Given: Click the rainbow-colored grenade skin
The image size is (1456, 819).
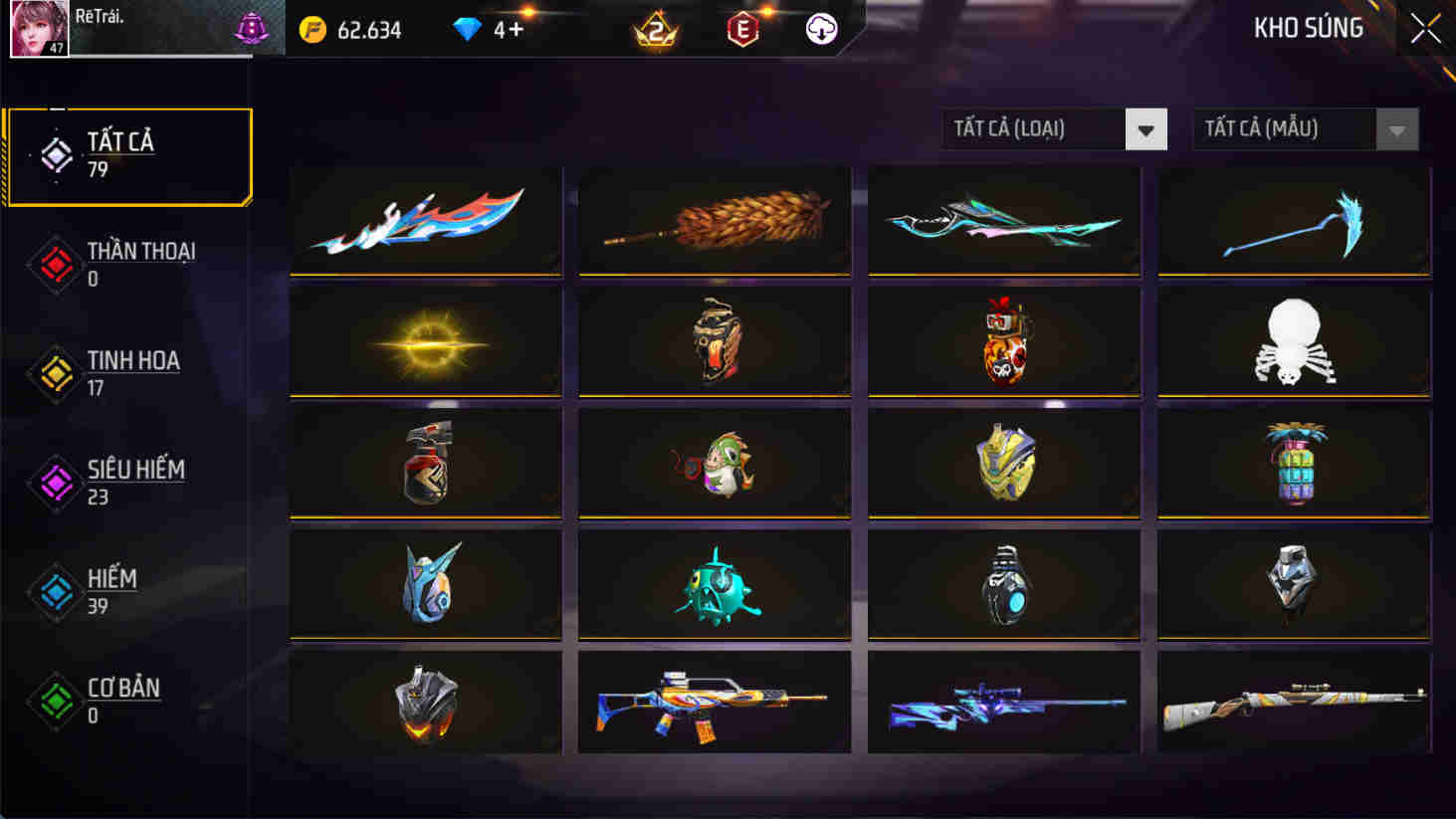Looking at the screenshot, I should coord(1293,461).
